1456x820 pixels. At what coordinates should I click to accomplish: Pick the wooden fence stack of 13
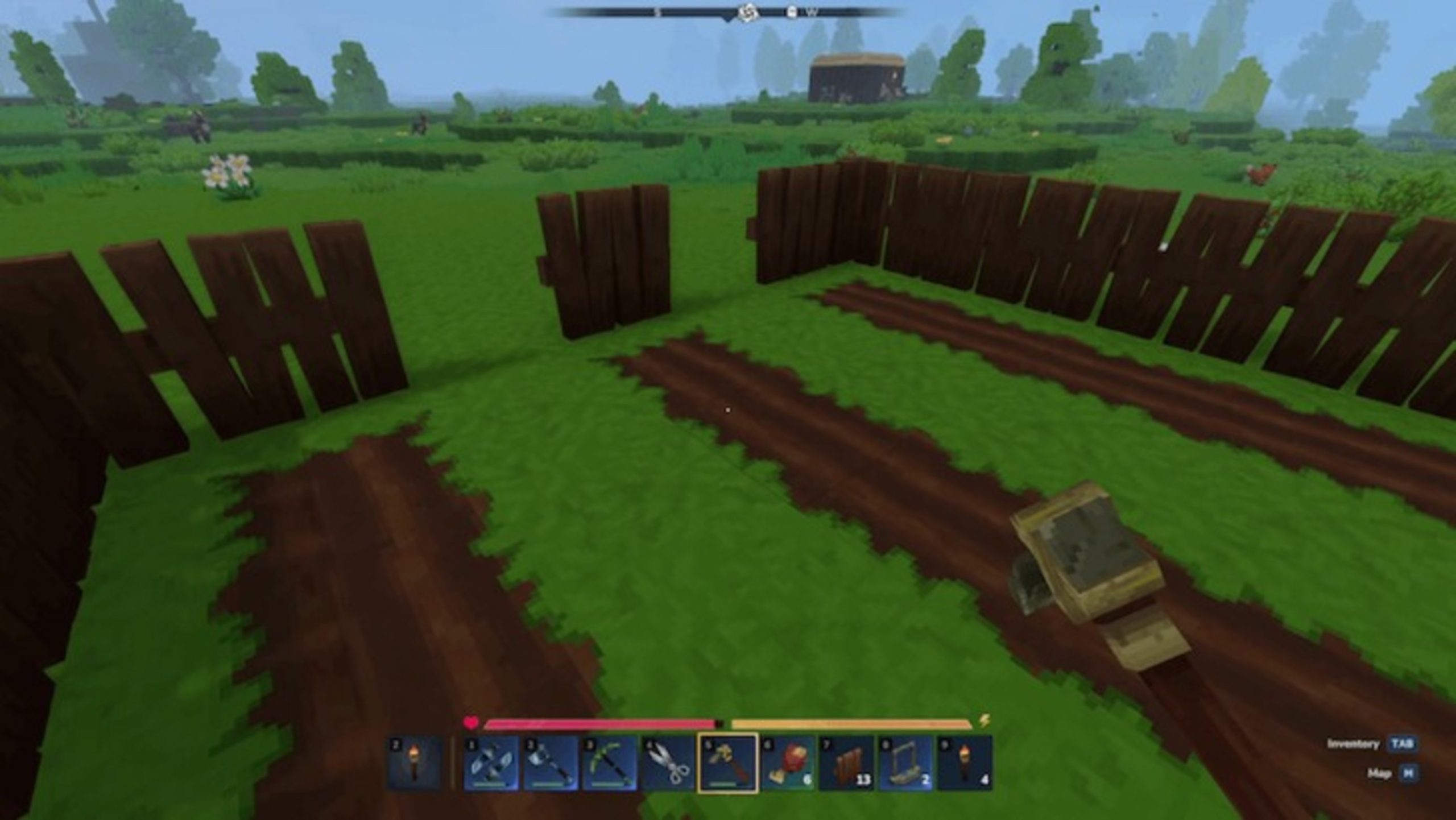846,763
